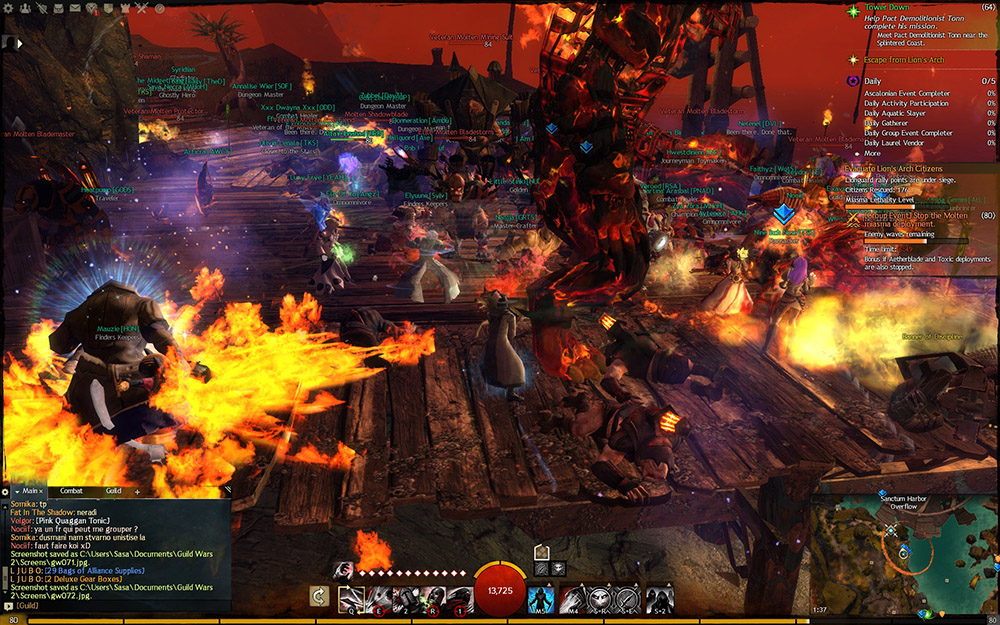
Task: Expand More under Daily achievements
Action: 872,153
